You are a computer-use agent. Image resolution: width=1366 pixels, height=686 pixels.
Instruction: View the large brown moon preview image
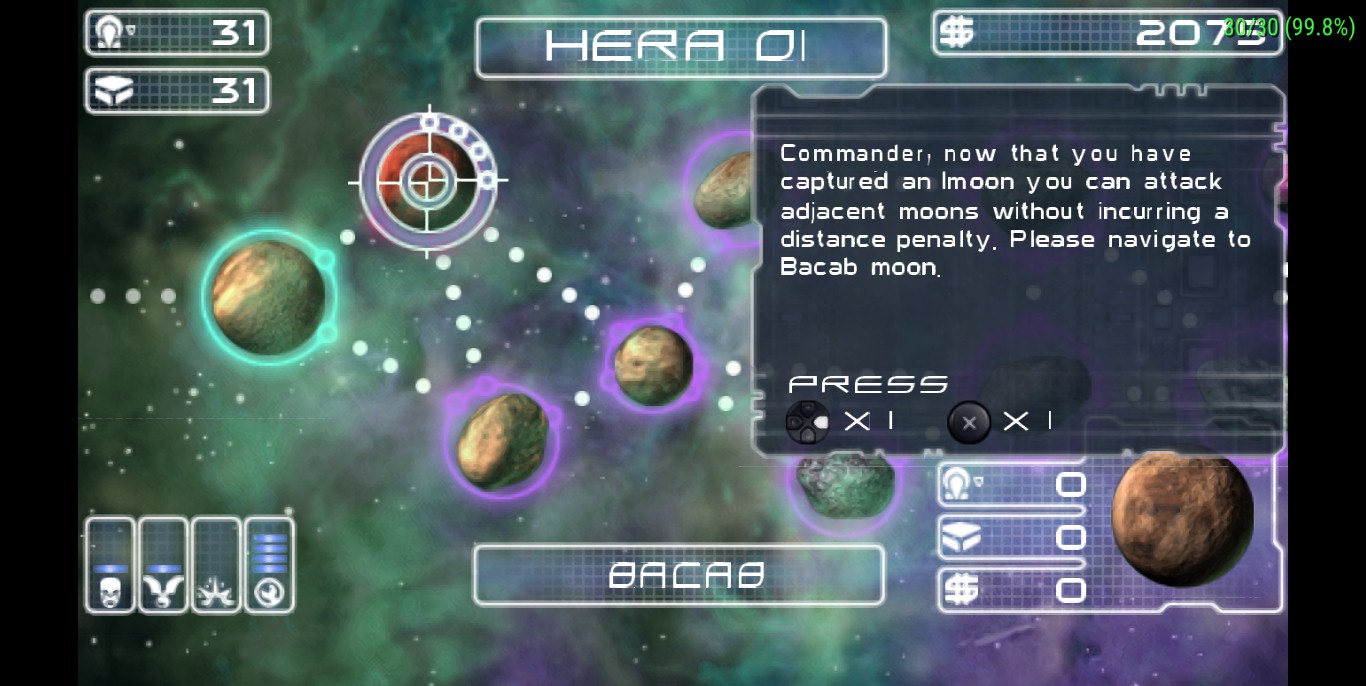pyautogui.click(x=1181, y=518)
